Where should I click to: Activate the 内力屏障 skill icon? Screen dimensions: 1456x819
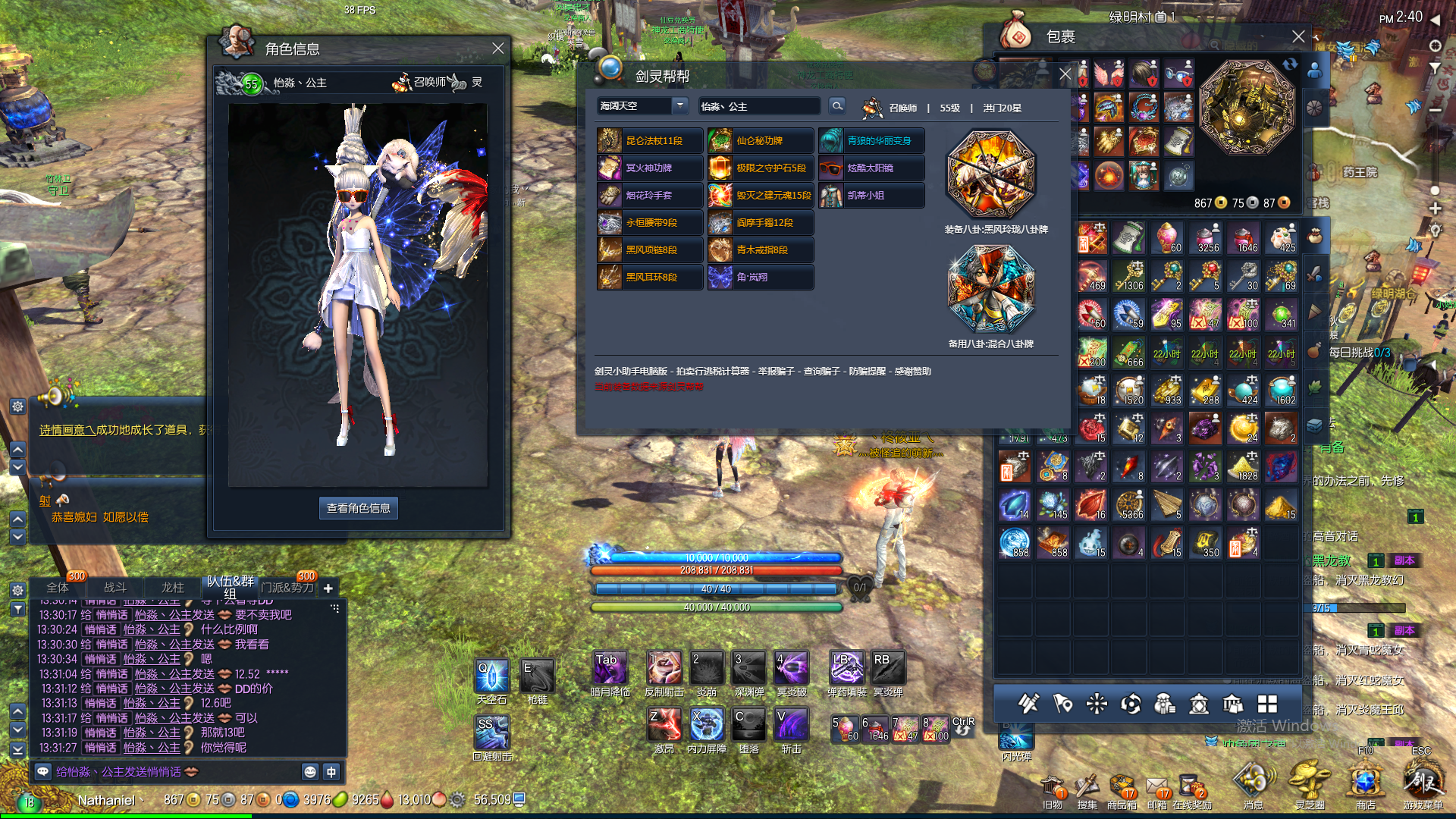707,725
